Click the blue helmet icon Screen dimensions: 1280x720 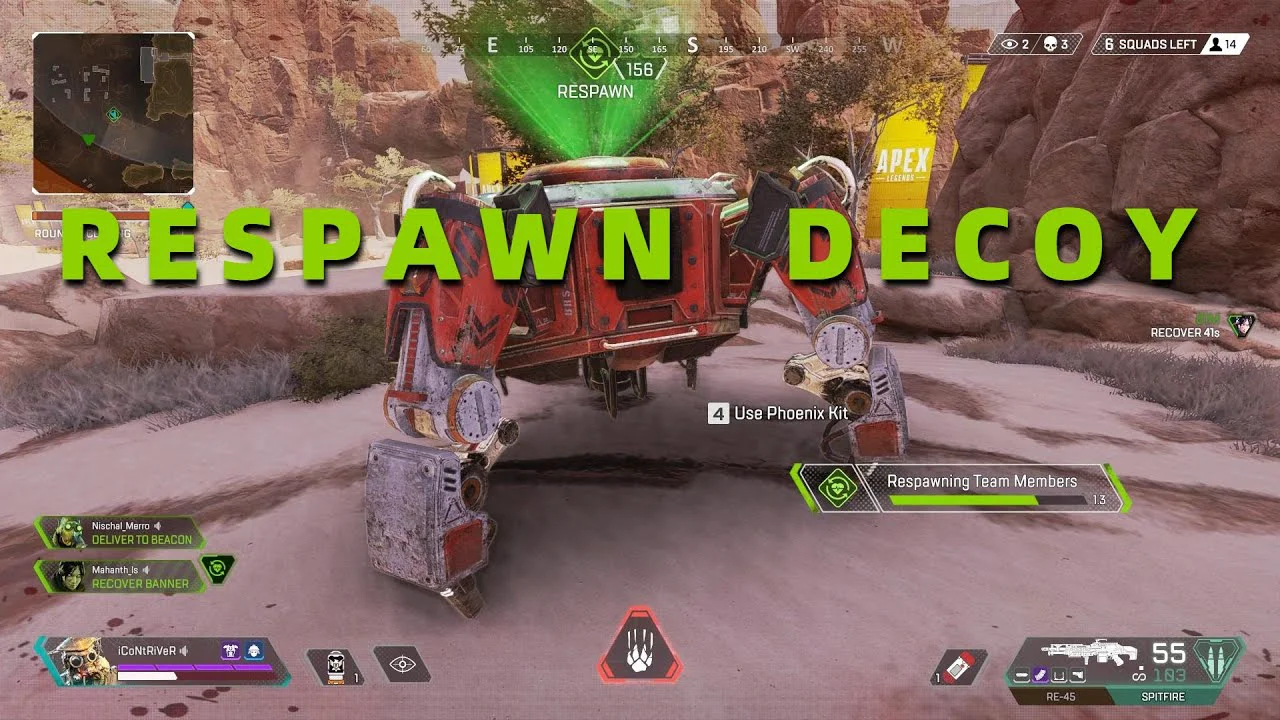click(x=253, y=651)
